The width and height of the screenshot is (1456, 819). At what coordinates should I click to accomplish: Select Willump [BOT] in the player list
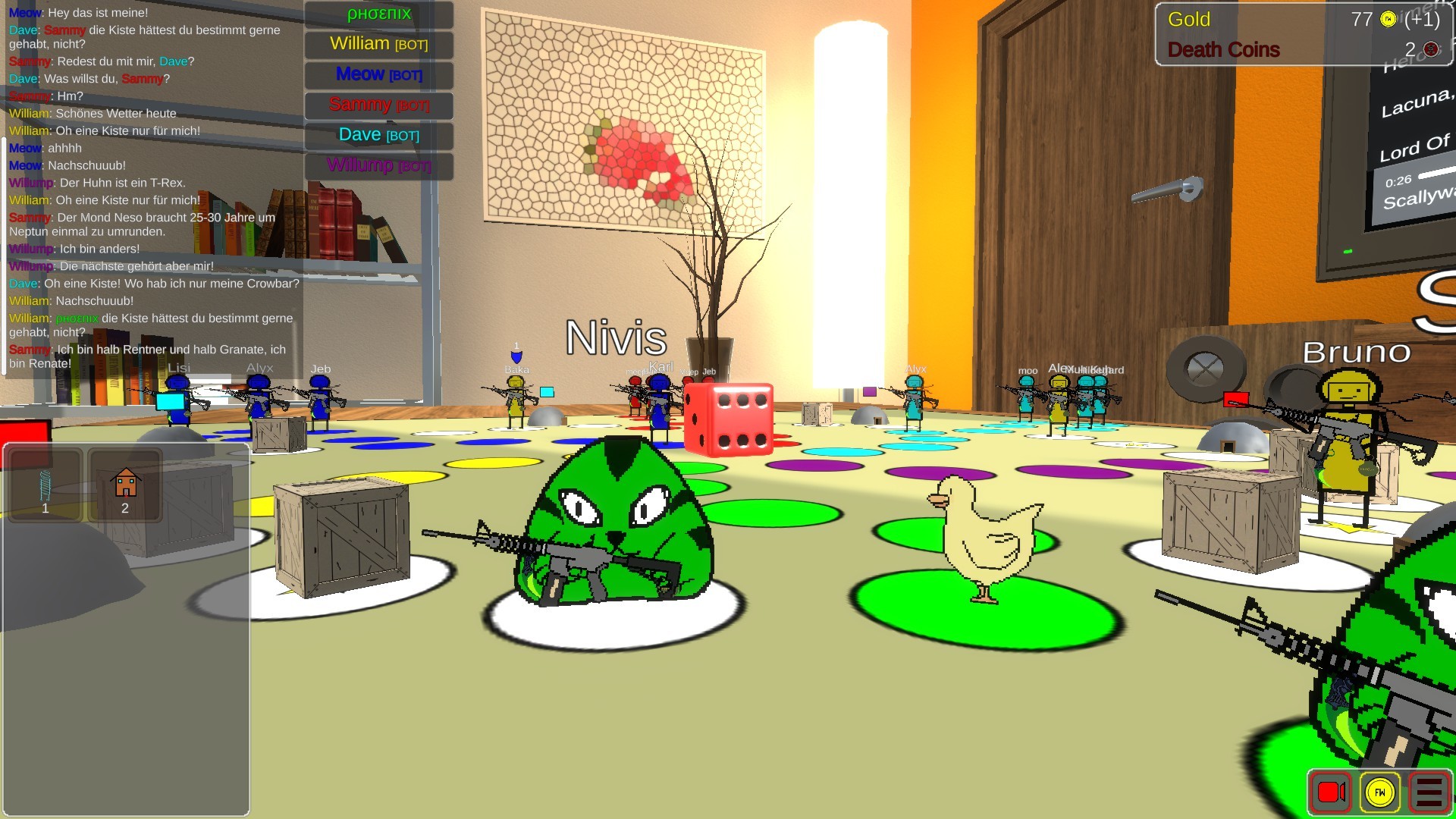(x=378, y=165)
